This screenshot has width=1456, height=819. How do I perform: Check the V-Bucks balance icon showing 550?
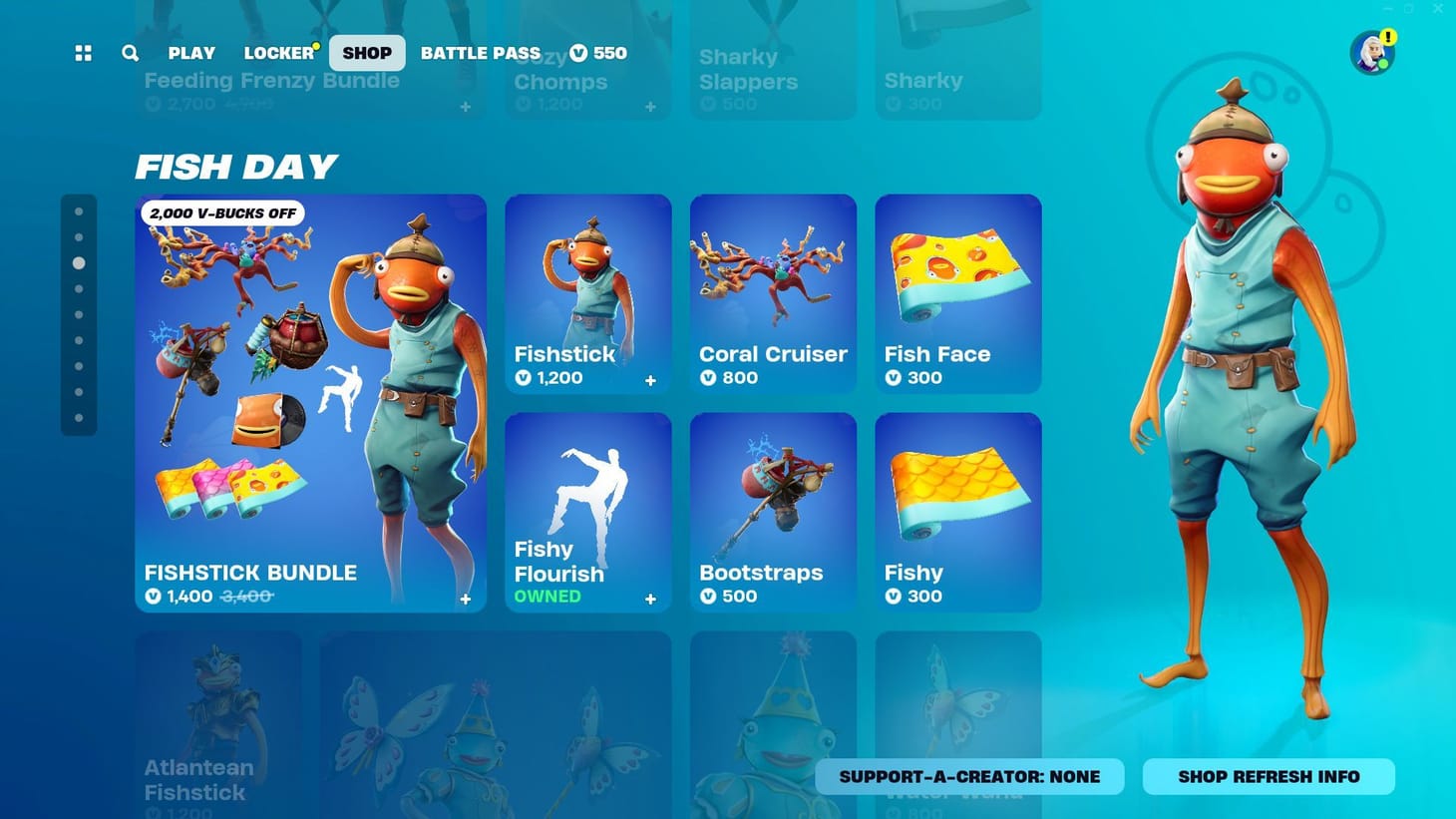pos(576,54)
